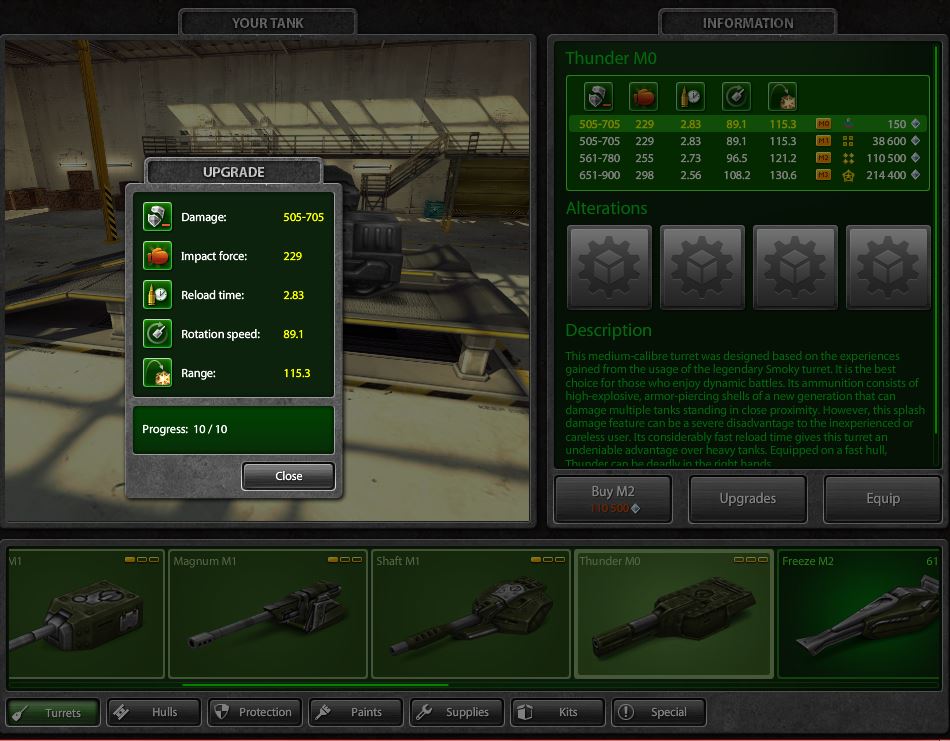Choose the Rotation speed upgrade icon

157,334
